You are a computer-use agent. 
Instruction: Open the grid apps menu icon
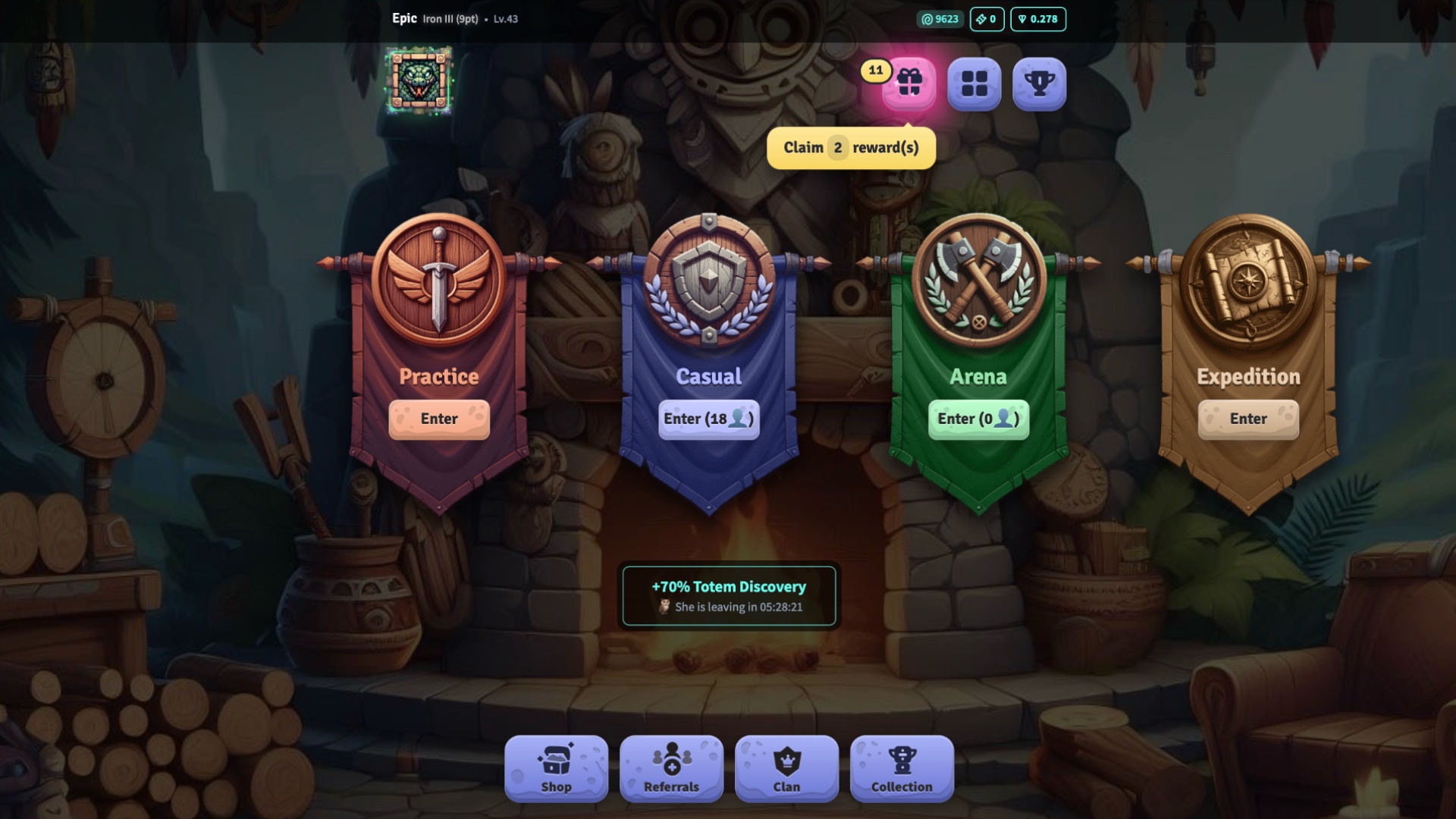tap(974, 84)
